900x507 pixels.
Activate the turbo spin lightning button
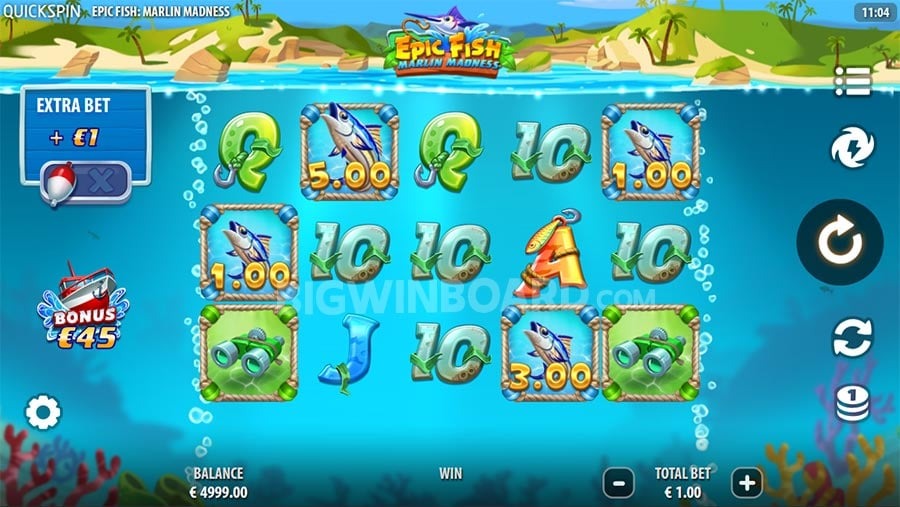point(852,149)
